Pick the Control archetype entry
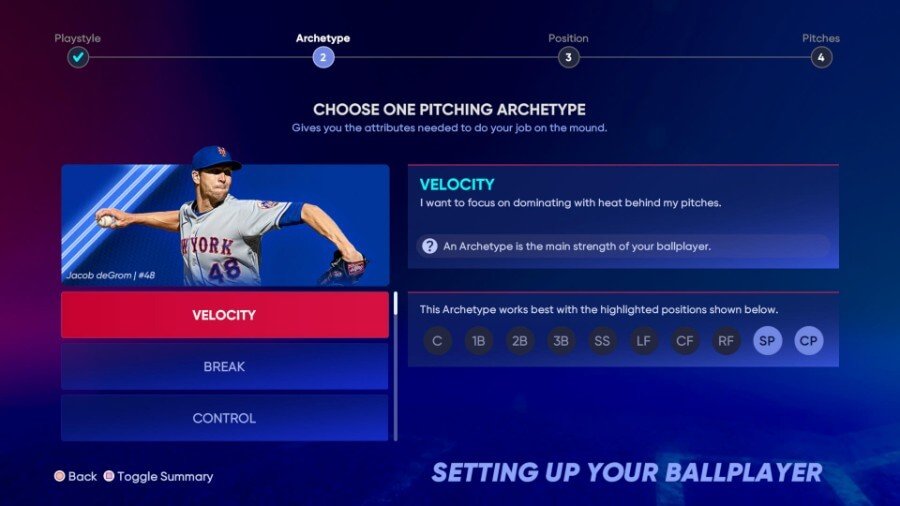This screenshot has width=900, height=506. coord(224,418)
